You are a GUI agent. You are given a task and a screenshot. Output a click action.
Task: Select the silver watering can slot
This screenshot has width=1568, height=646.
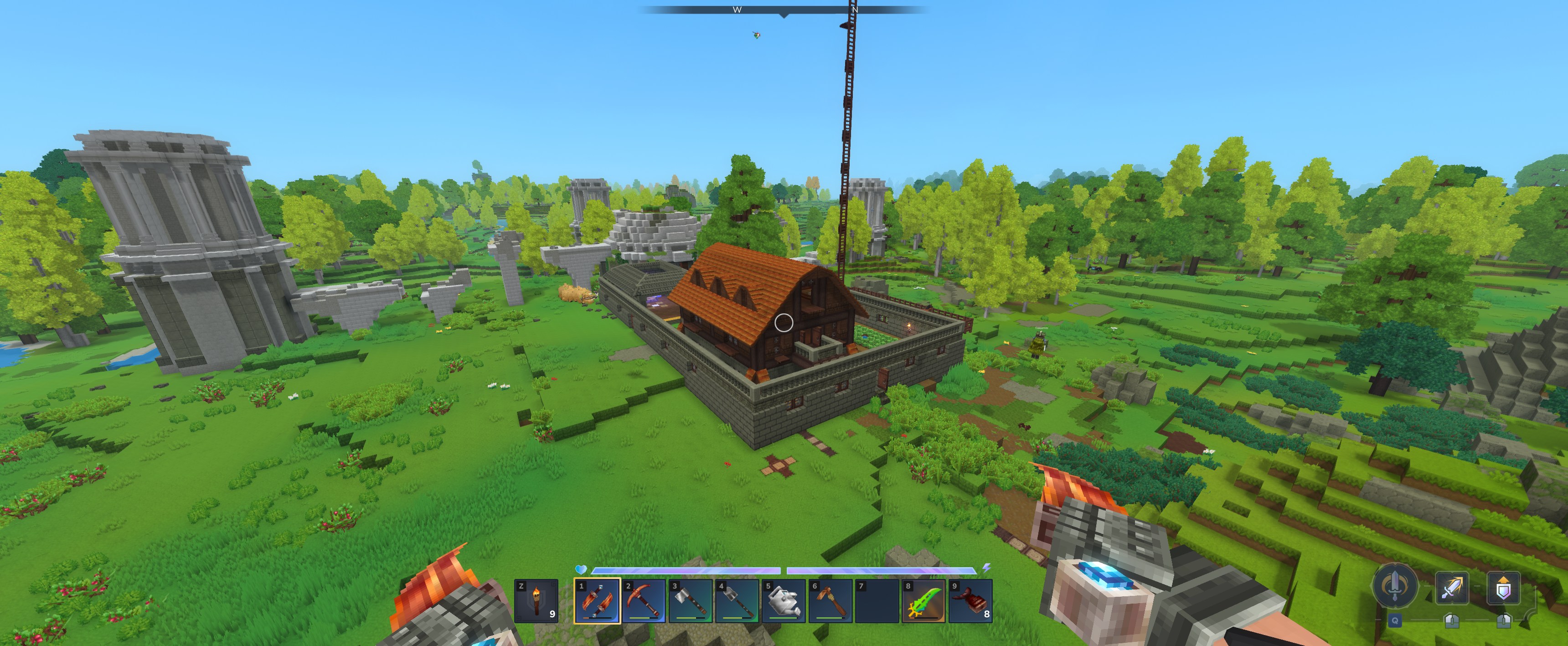coord(784,601)
